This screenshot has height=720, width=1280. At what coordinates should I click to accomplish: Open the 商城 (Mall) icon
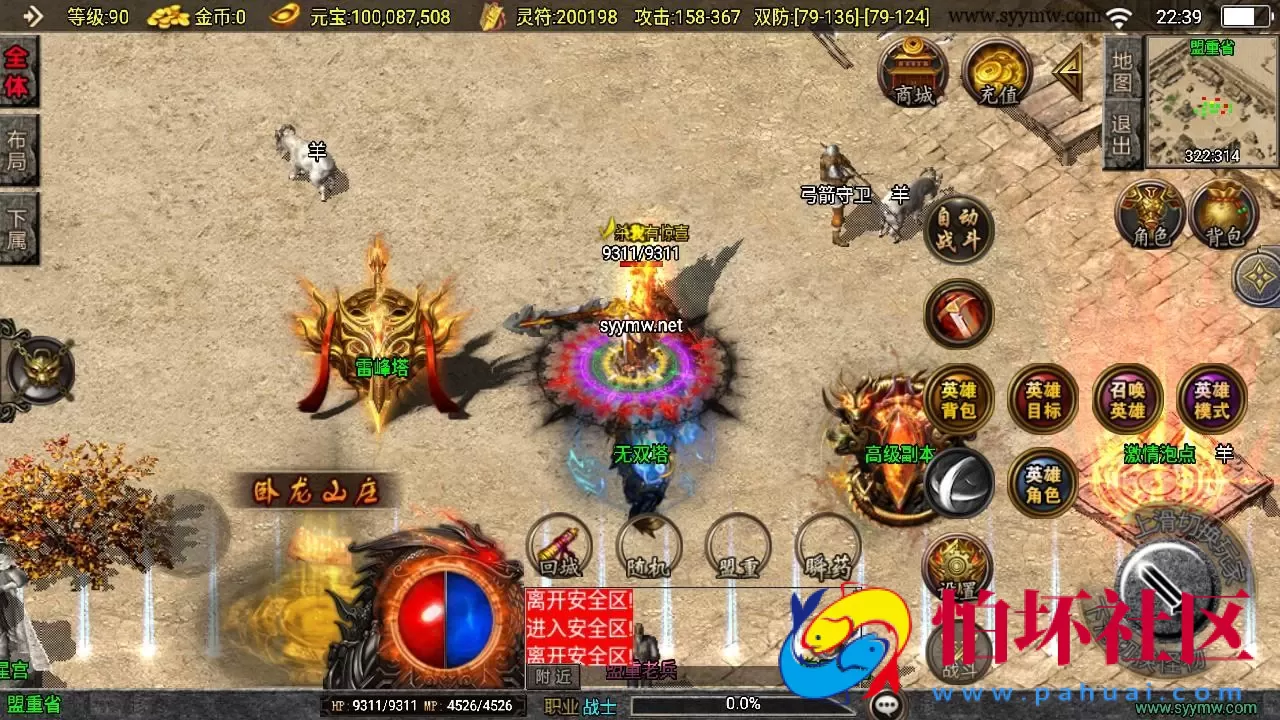[x=912, y=72]
